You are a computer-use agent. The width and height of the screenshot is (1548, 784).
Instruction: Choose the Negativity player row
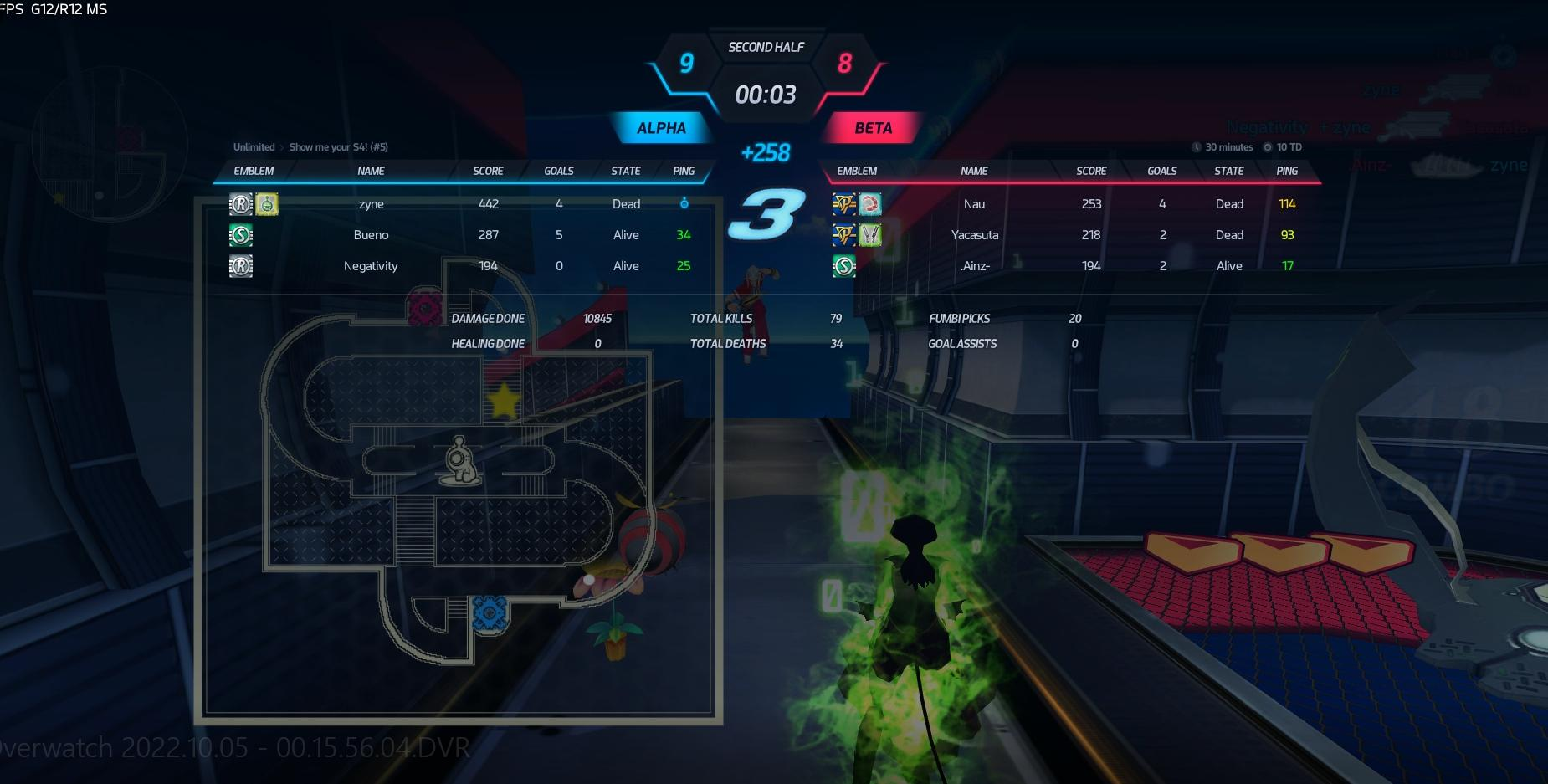coord(371,266)
